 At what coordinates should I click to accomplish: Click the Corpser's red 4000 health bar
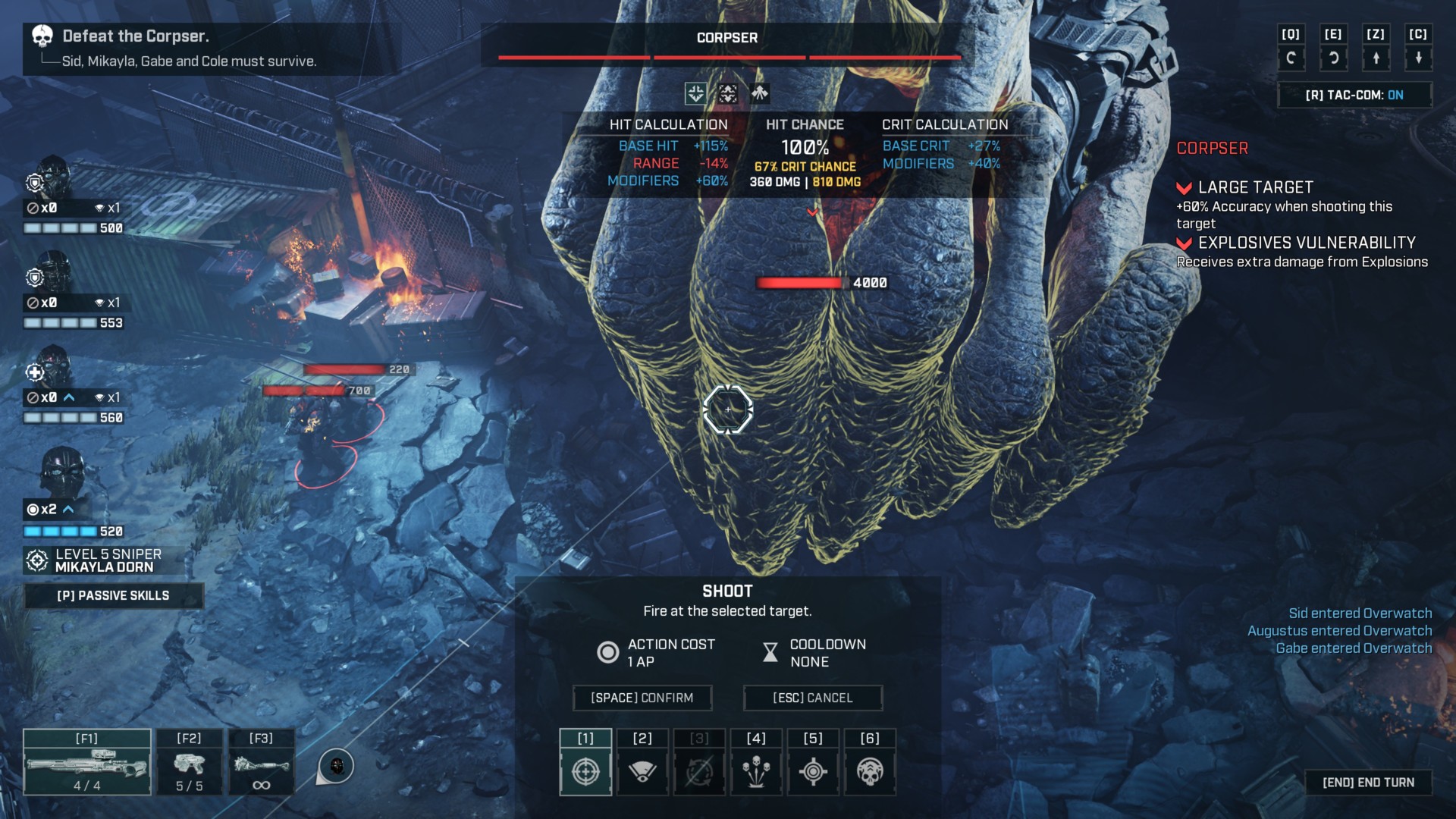coord(800,282)
